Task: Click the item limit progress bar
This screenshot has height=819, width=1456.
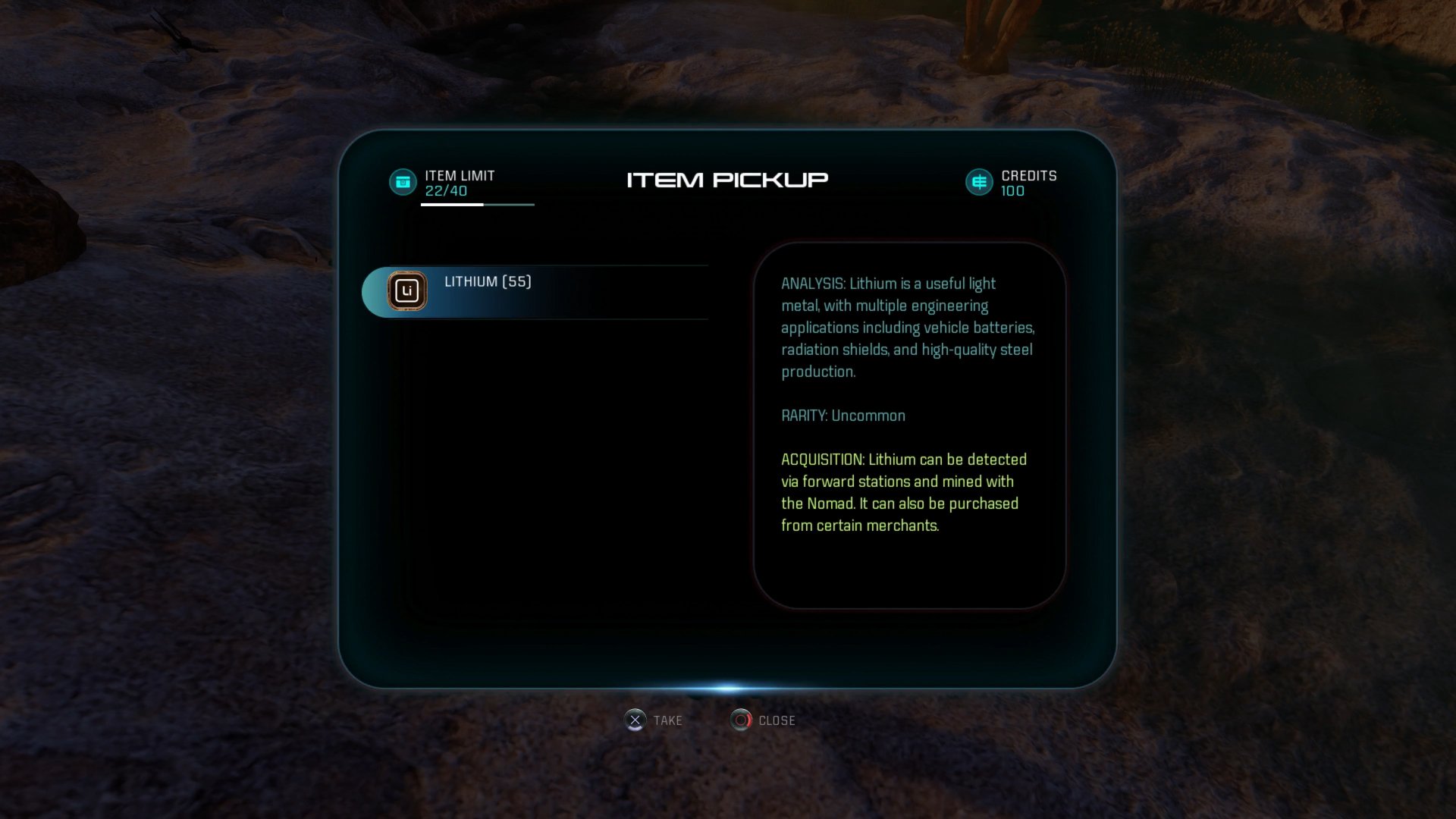Action: tap(477, 205)
